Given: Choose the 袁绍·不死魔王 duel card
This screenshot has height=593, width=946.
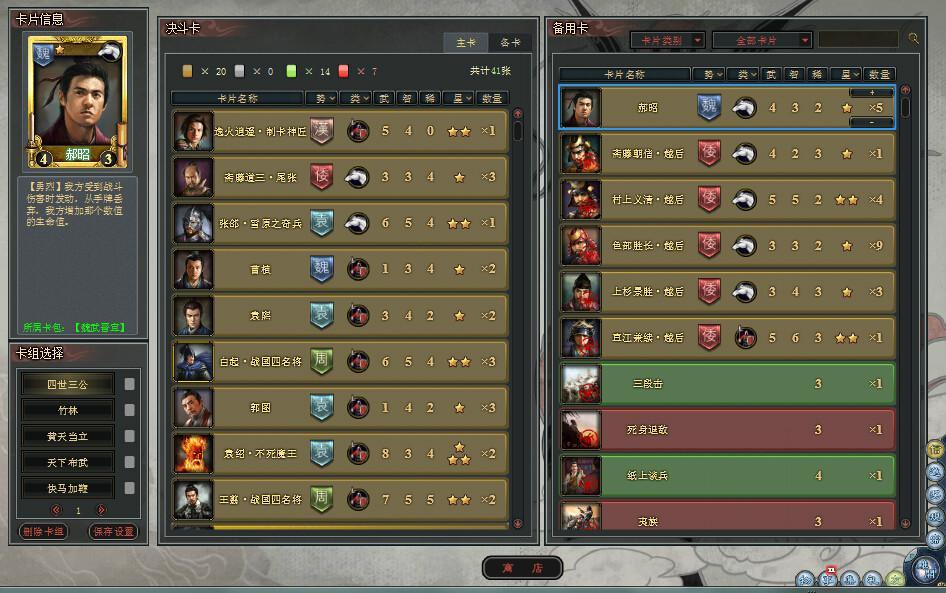Looking at the screenshot, I should [x=340, y=453].
